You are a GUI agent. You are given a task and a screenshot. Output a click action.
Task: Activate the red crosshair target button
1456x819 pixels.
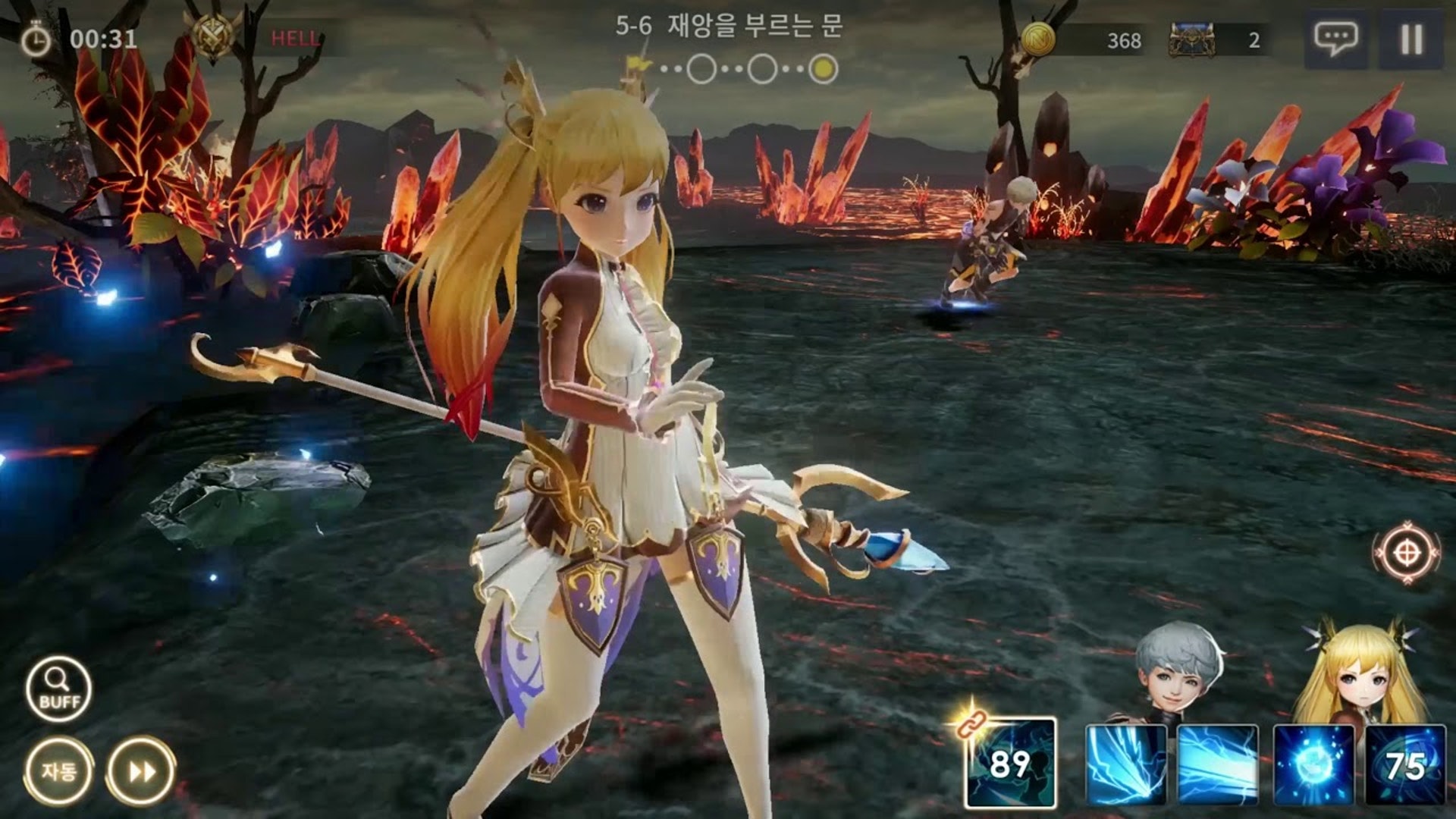coord(1407,553)
